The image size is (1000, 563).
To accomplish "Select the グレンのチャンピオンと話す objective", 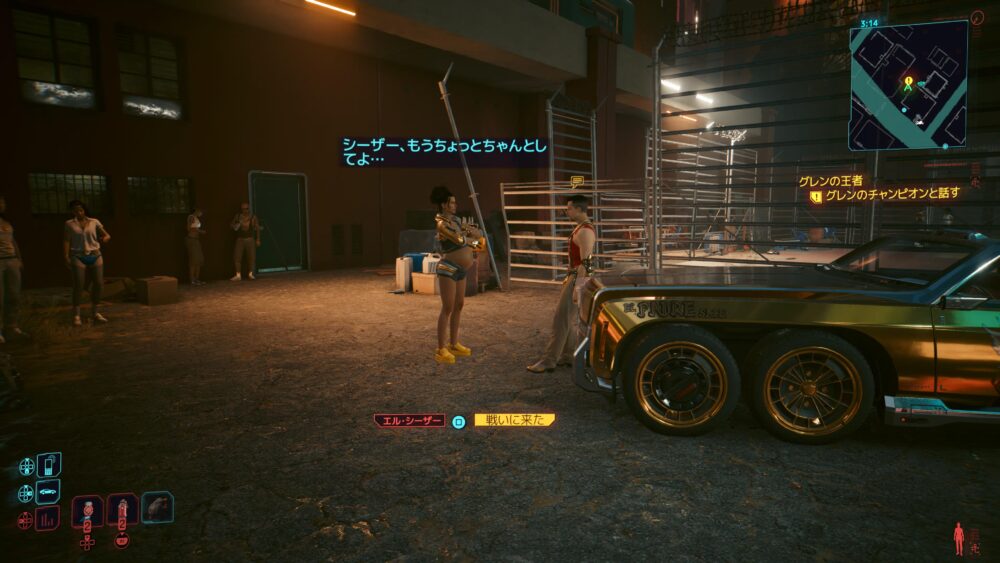I will (892, 195).
